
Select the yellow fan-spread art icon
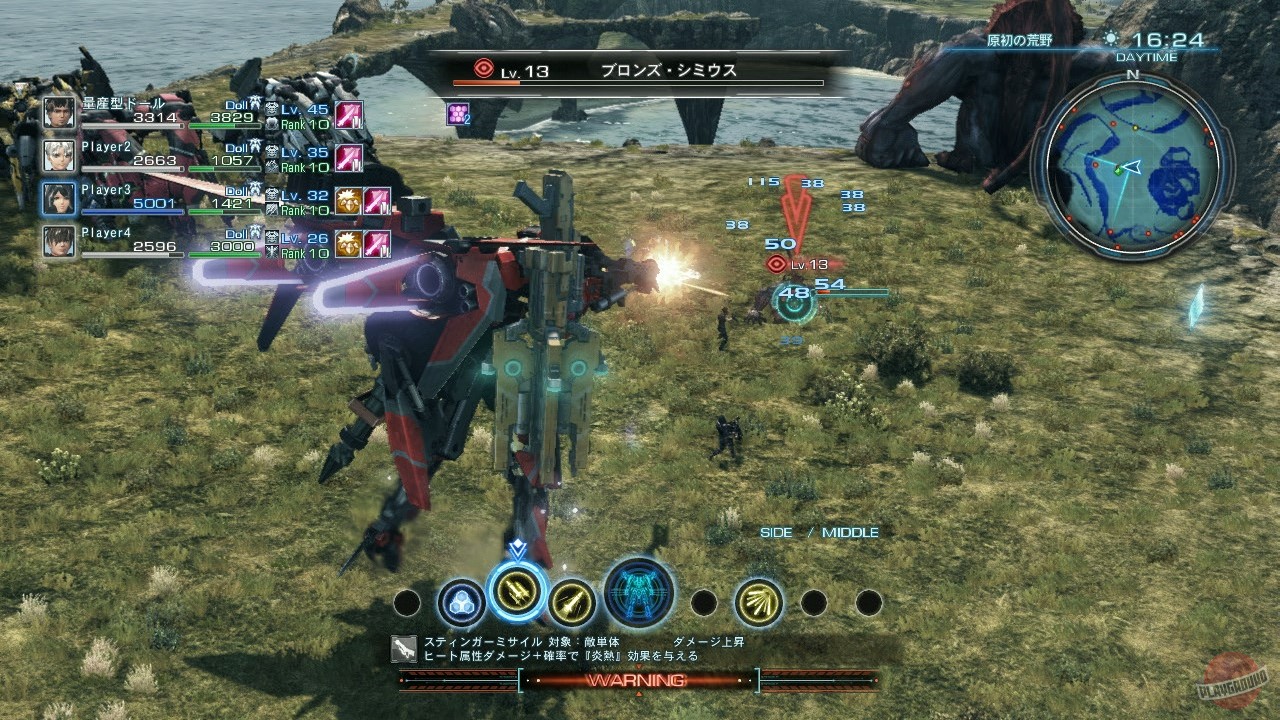pos(759,601)
